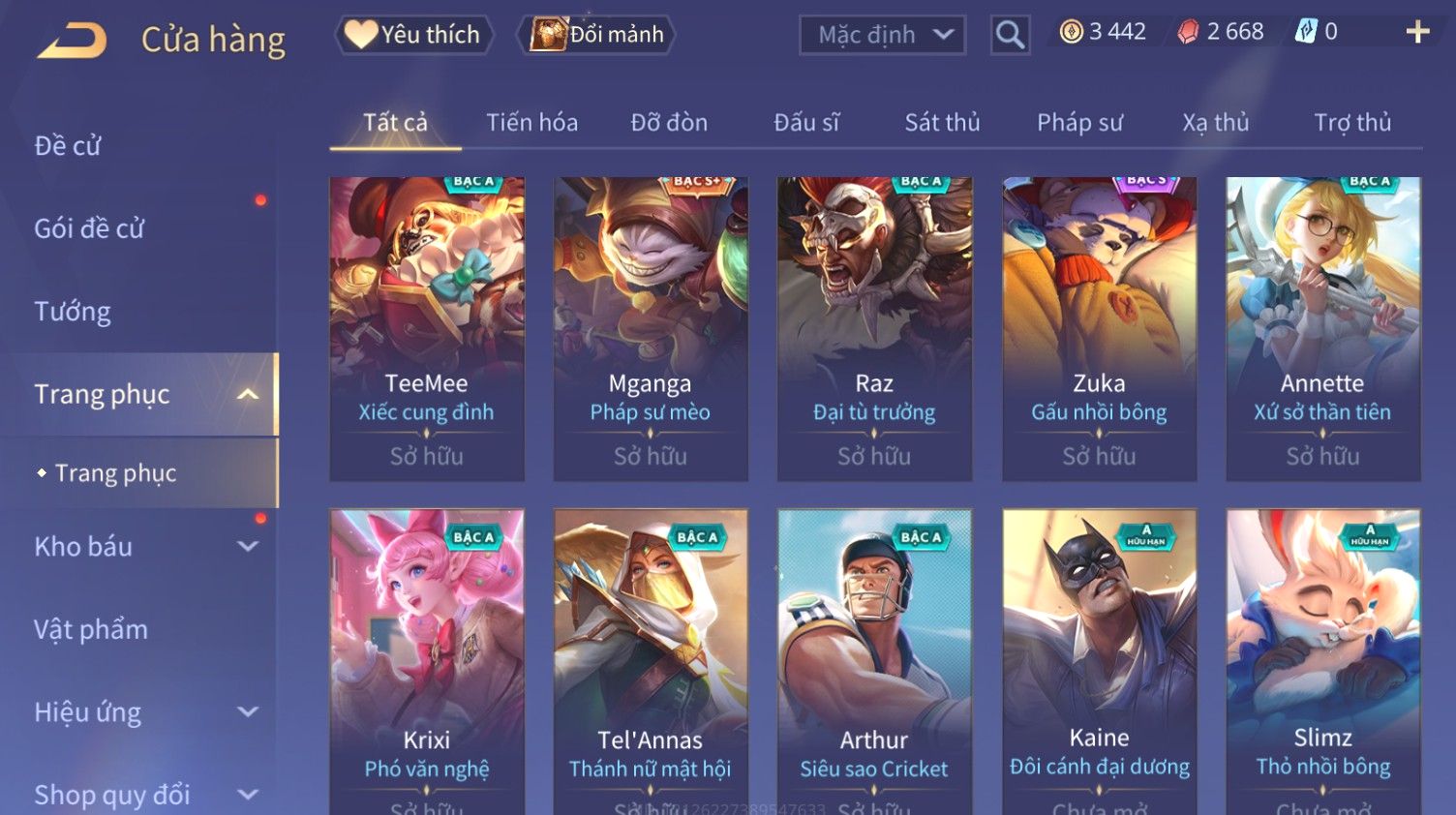Viewport: 1456px width, 815px height.
Task: Select the Pháp sư category tab
Action: click(1079, 123)
